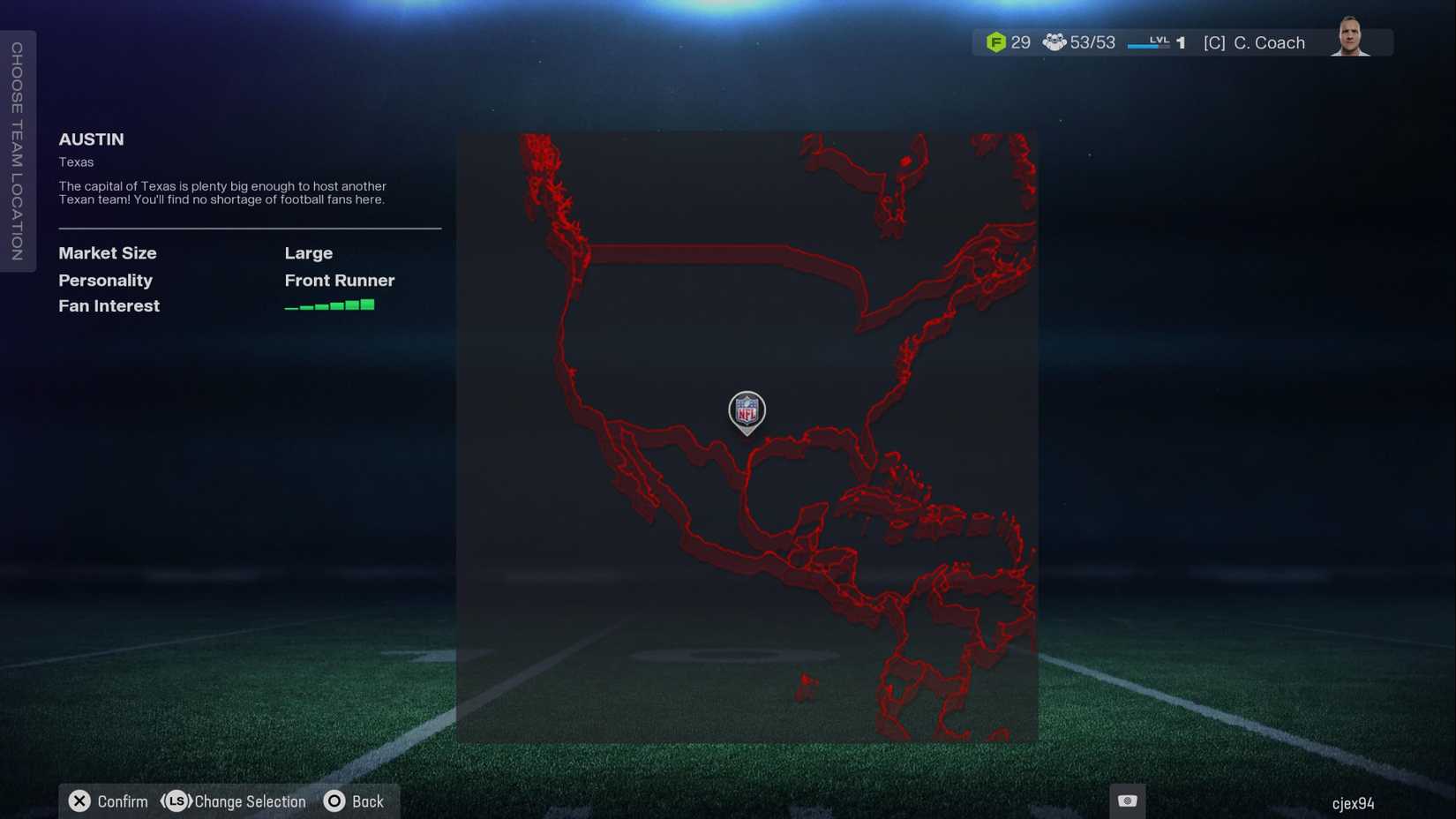This screenshot has height=819, width=1456.
Task: Click the Confirm button
Action: (x=108, y=801)
